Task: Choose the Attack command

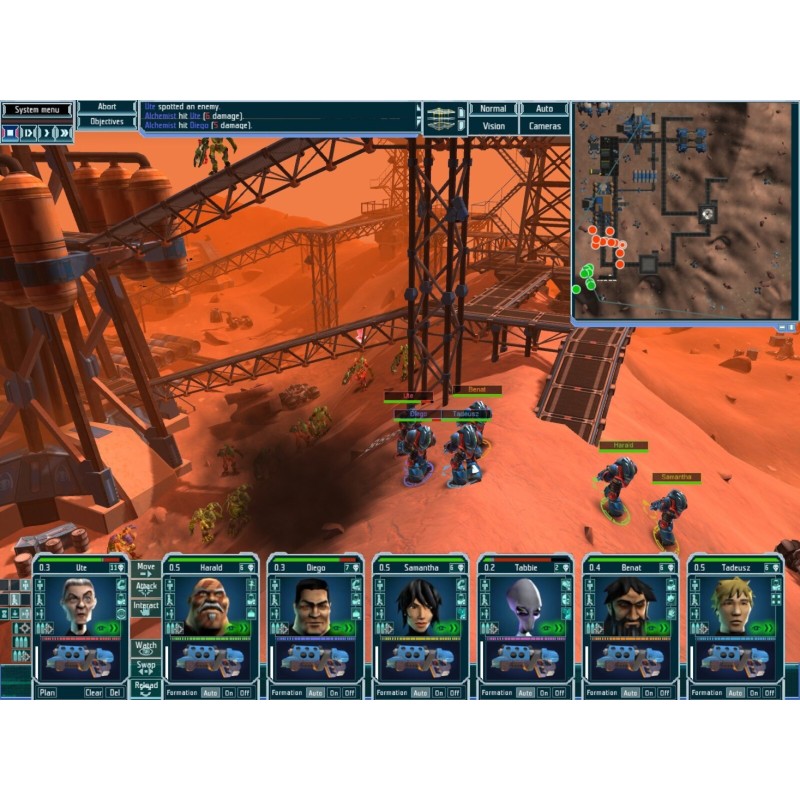Action: (x=146, y=590)
